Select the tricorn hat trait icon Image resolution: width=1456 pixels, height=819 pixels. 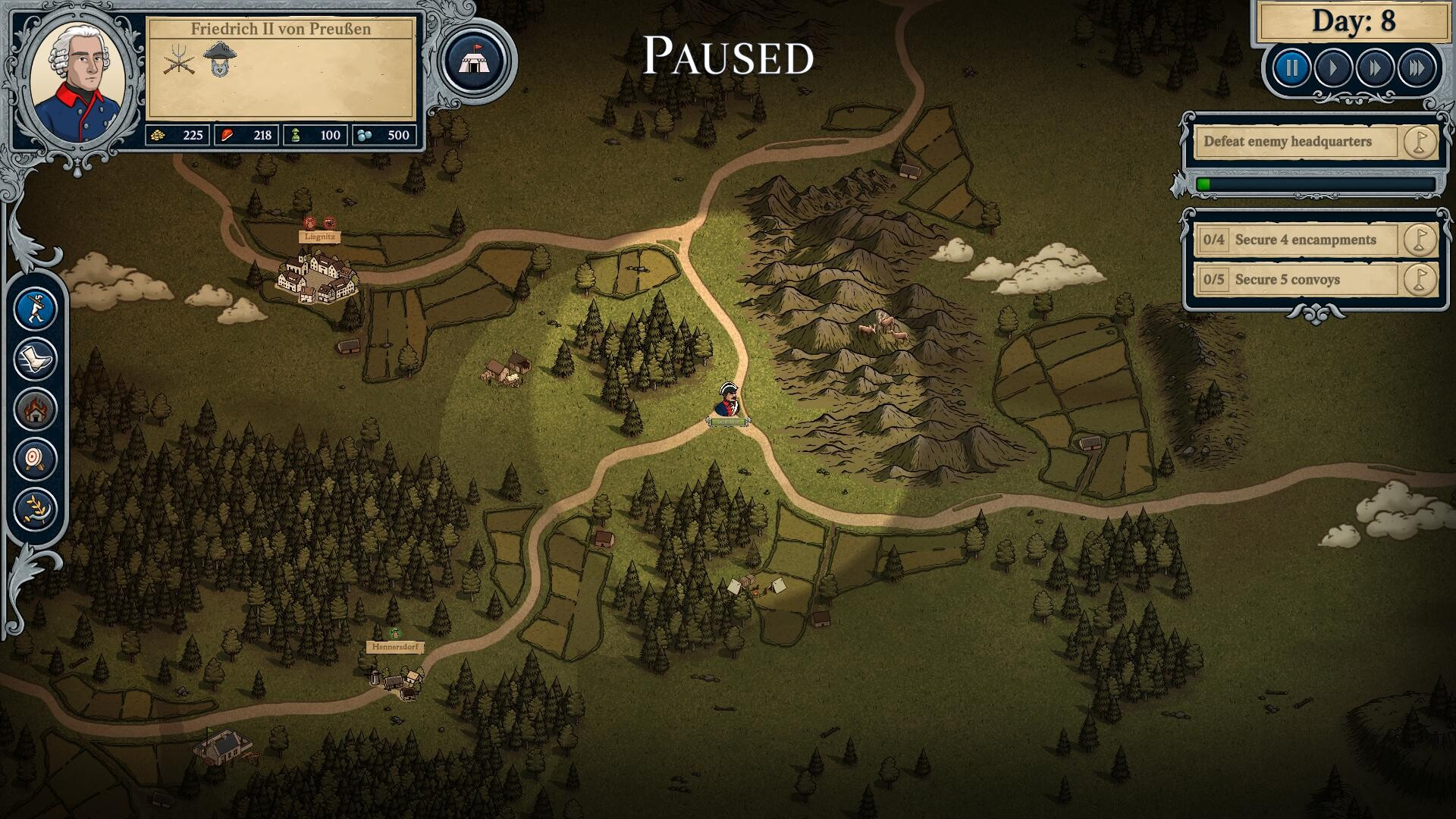[220, 59]
